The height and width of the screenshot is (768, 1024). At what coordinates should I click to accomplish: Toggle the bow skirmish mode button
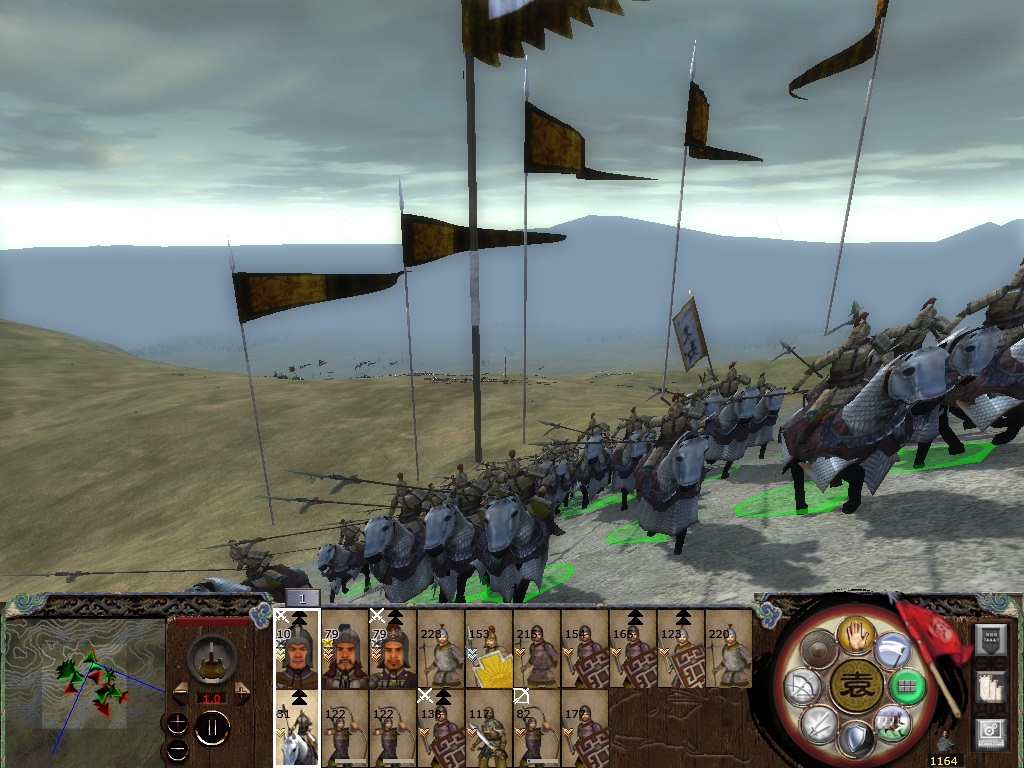coord(805,686)
